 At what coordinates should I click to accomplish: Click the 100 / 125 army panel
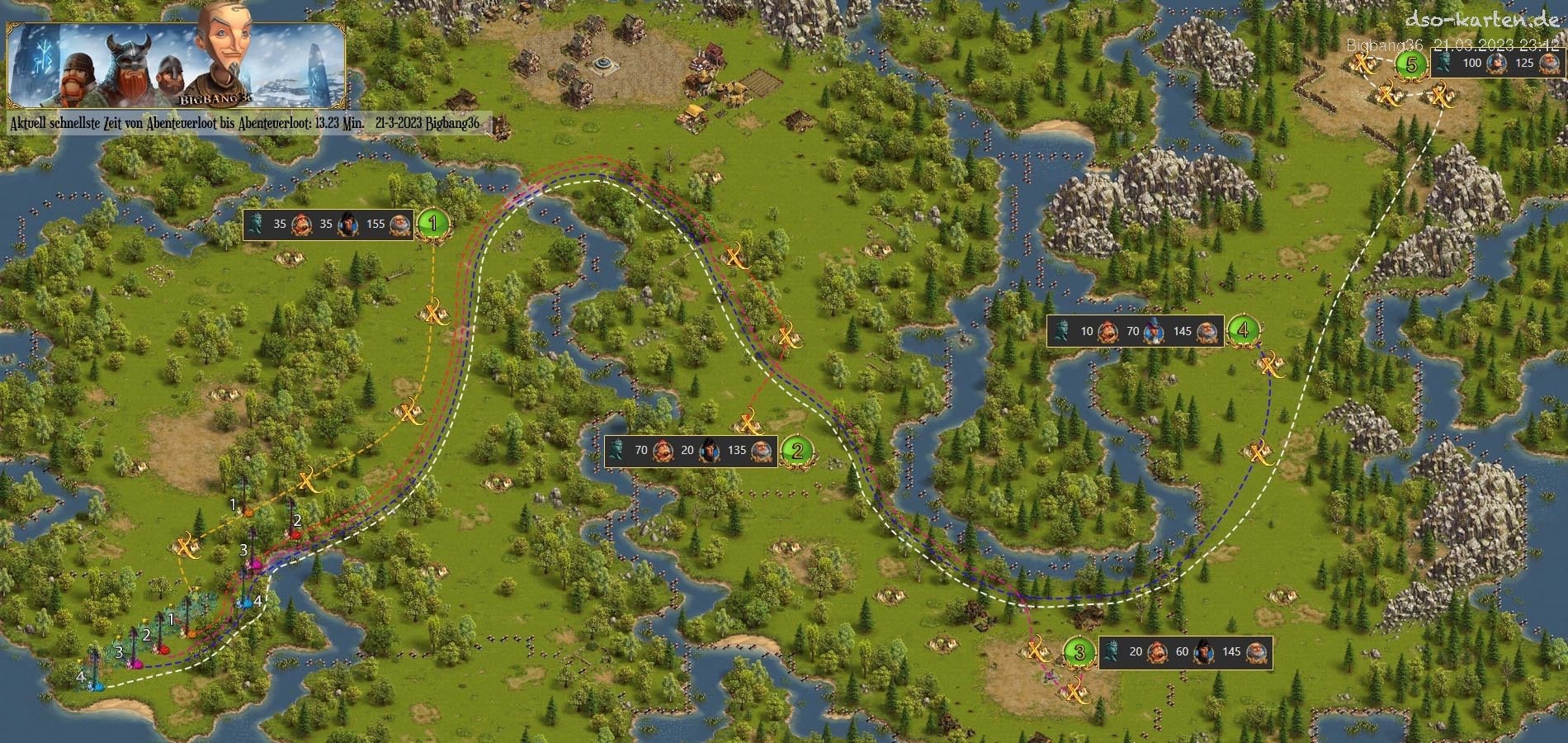[1495, 63]
